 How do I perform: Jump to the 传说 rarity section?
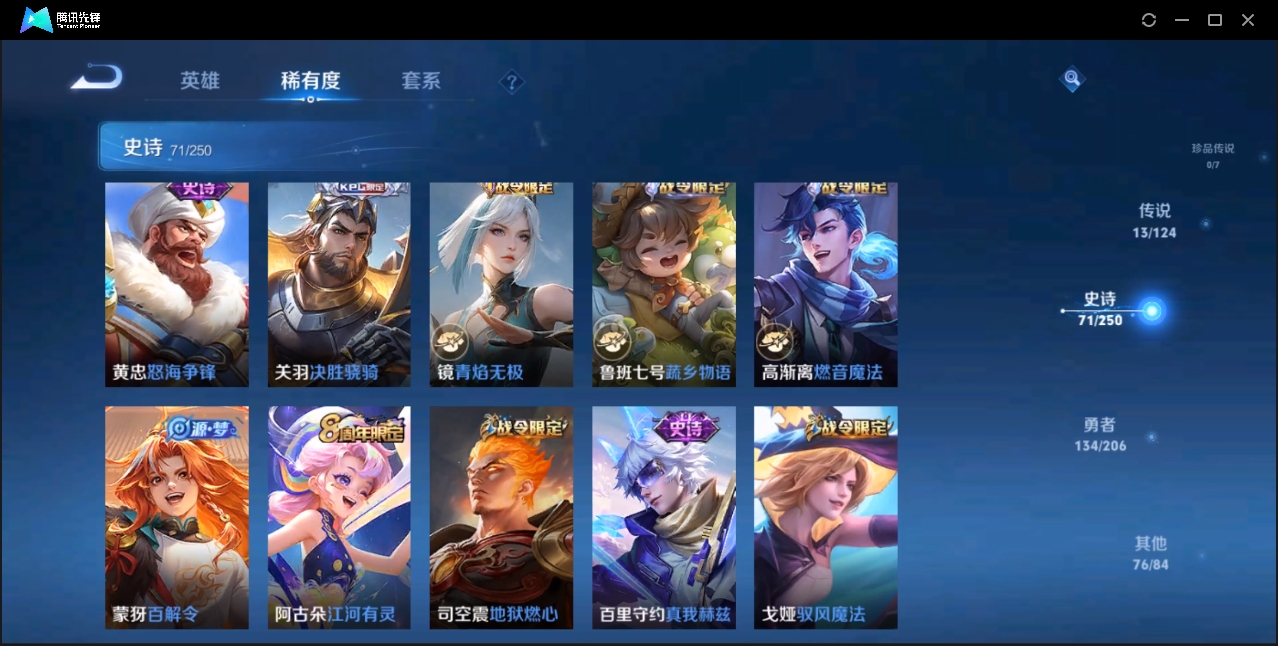(x=1154, y=220)
